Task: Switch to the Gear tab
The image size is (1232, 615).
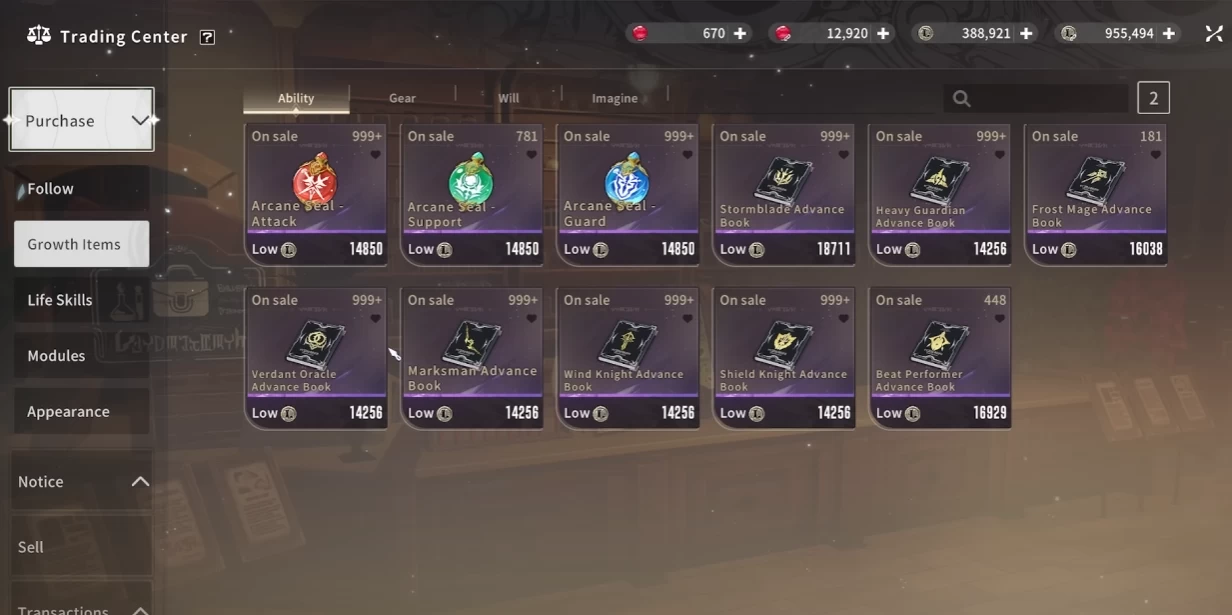Action: (x=402, y=98)
